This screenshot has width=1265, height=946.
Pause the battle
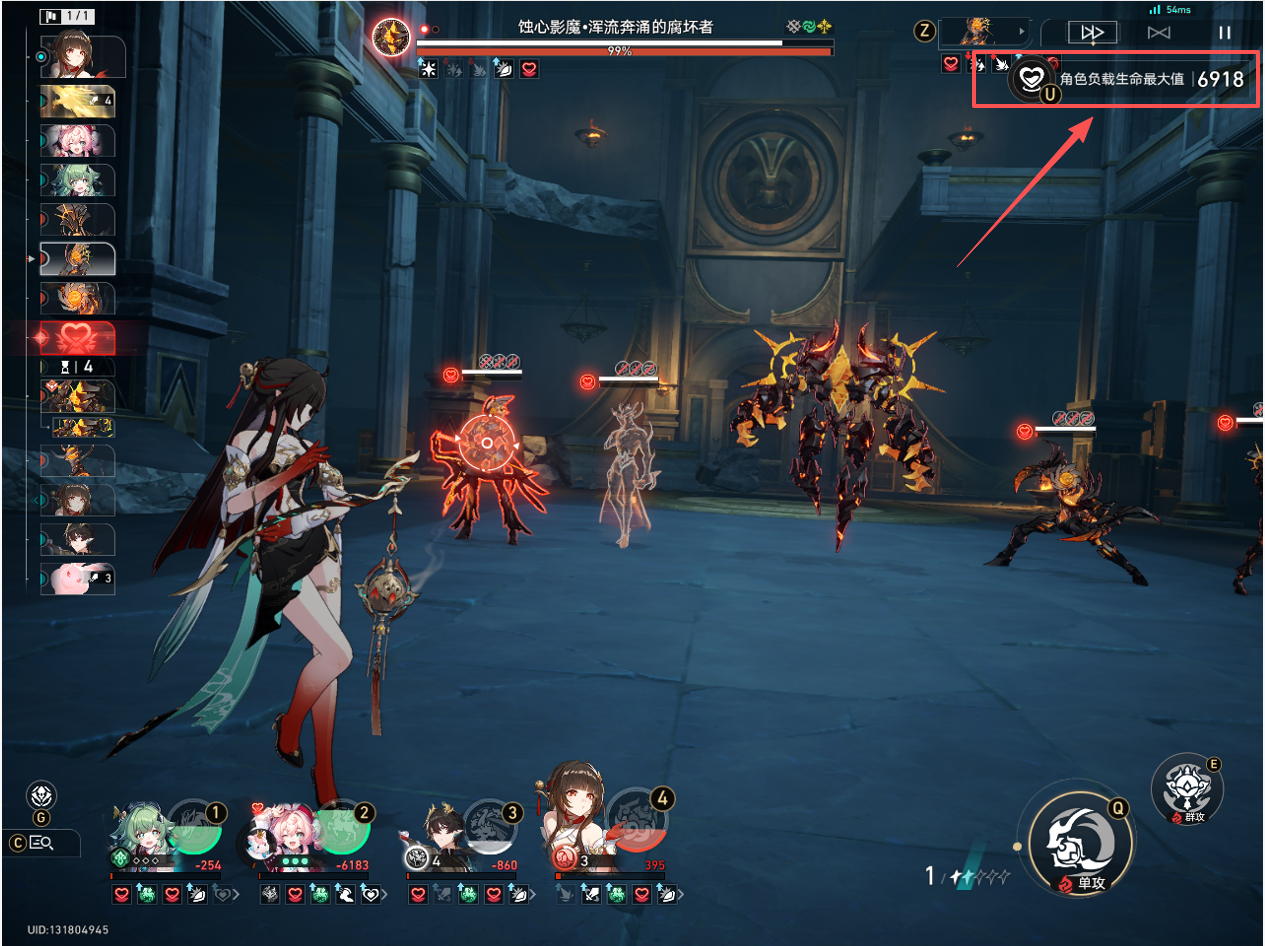pos(1224,33)
